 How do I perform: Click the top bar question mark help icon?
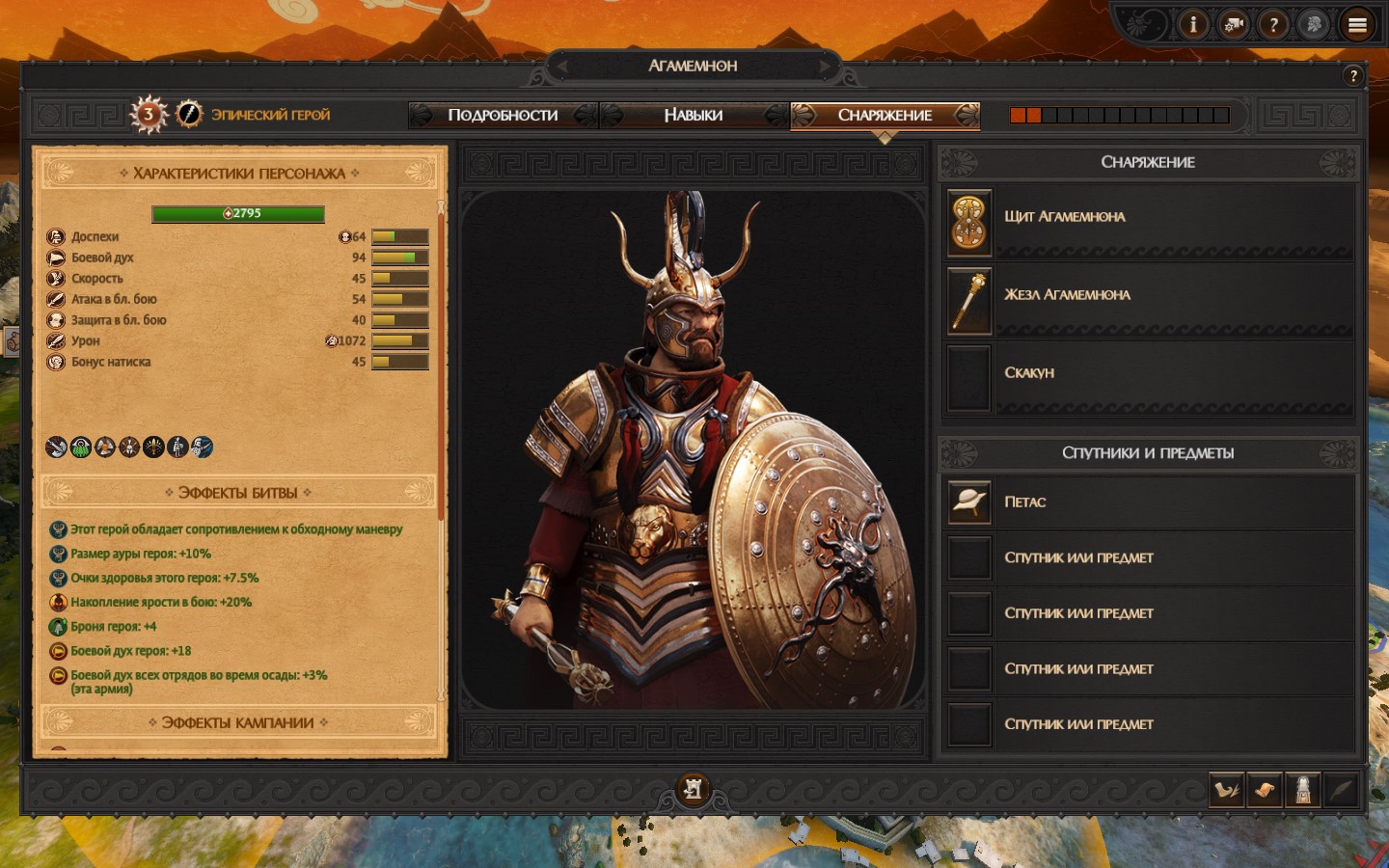pos(1273,24)
